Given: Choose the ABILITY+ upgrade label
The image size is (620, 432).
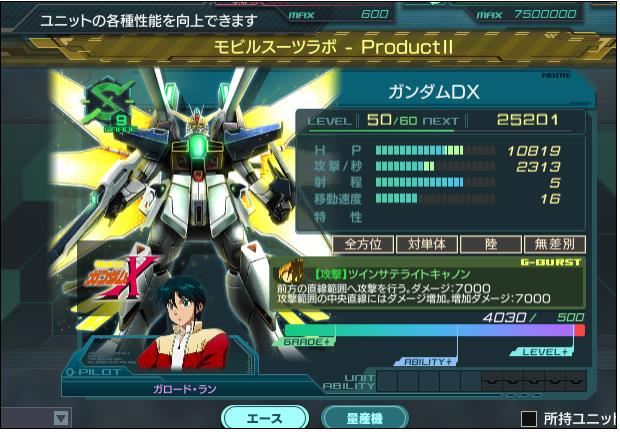Looking at the screenshot, I should [x=427, y=360].
